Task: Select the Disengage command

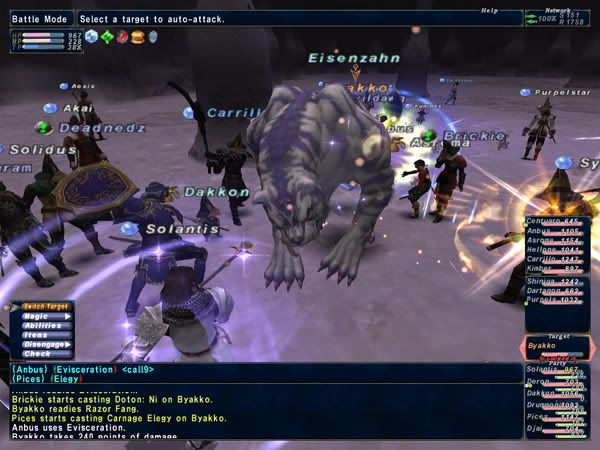Action: 43,344
